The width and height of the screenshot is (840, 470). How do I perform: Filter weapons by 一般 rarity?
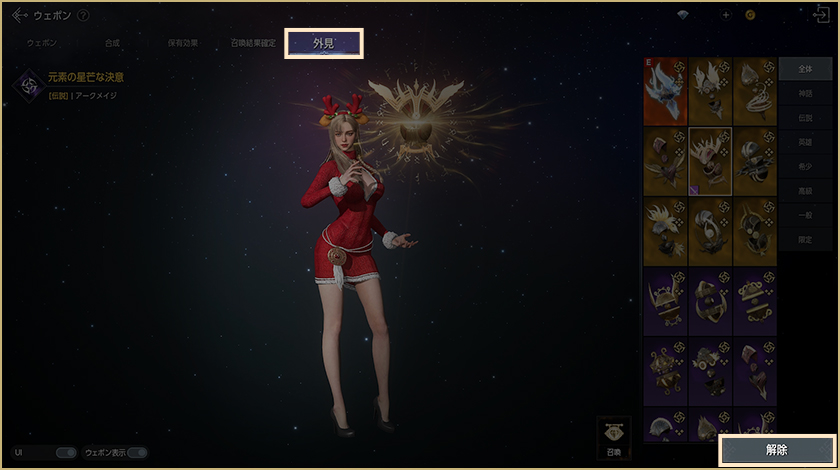(x=805, y=216)
